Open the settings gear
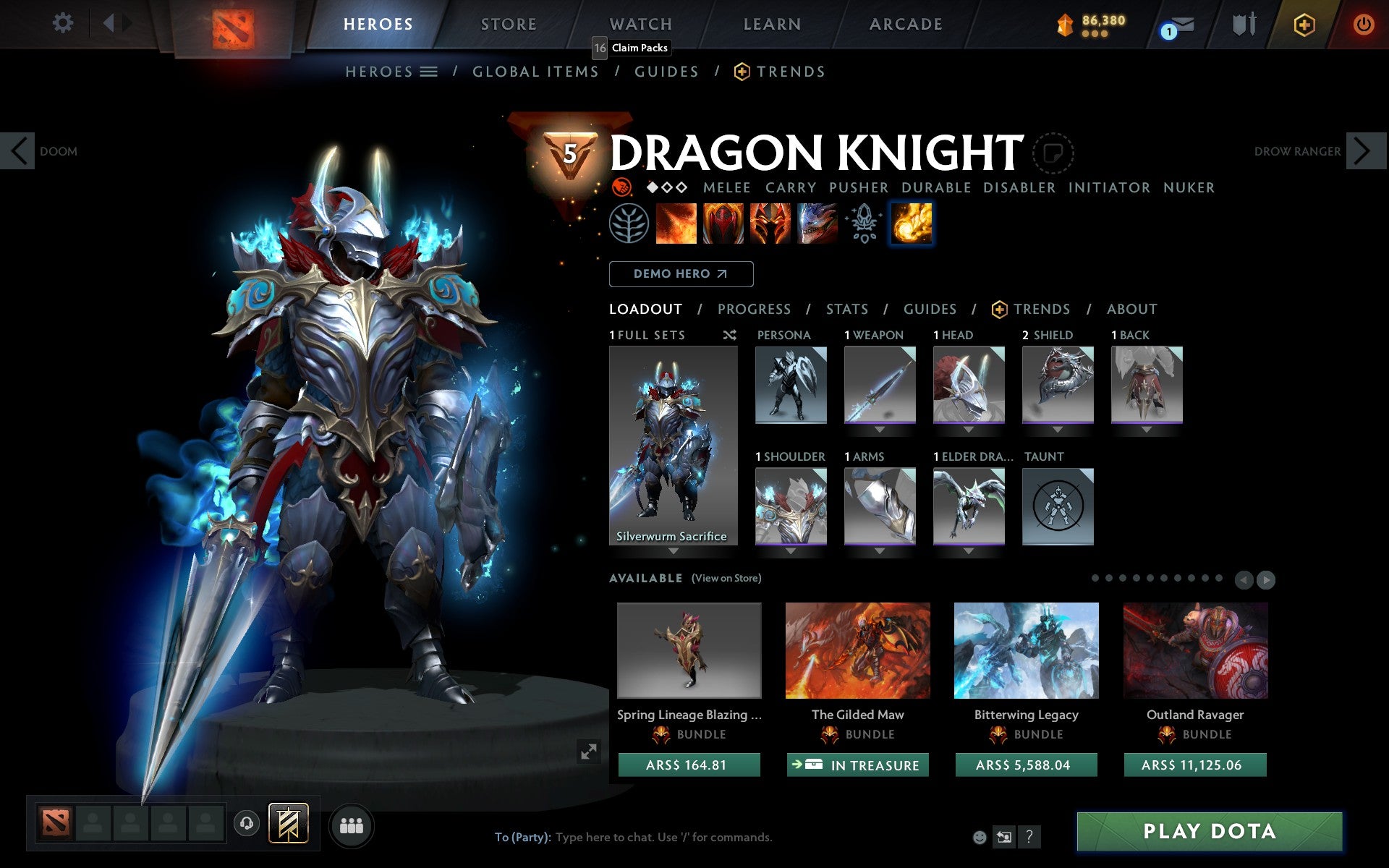Screen dimensions: 1389x868 [64, 24]
